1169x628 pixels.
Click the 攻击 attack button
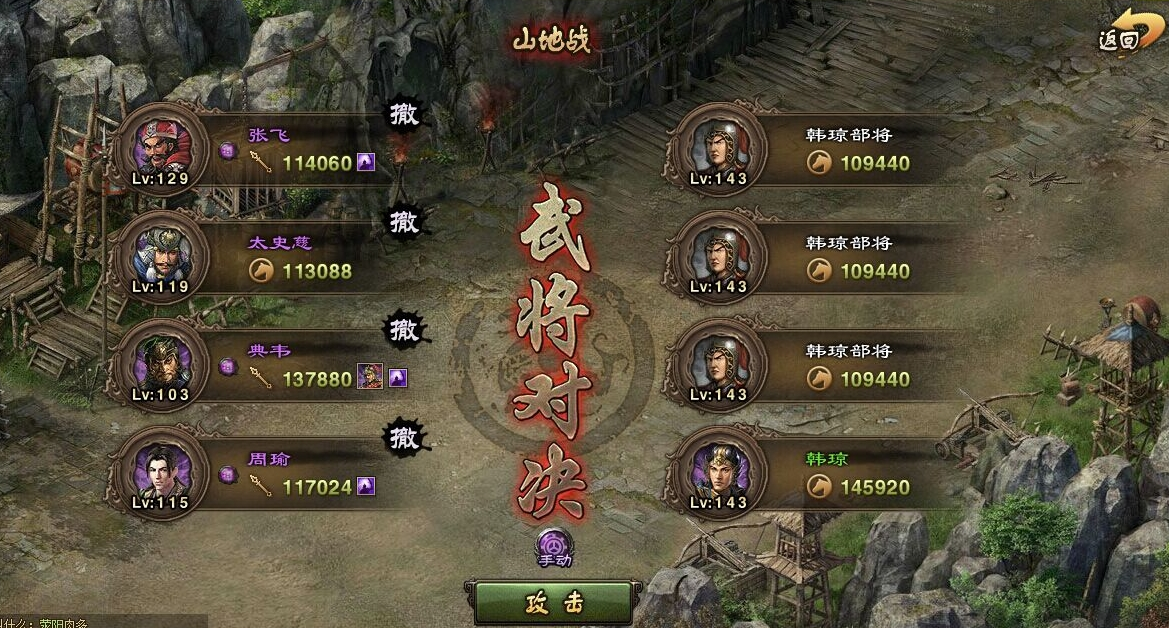[553, 603]
